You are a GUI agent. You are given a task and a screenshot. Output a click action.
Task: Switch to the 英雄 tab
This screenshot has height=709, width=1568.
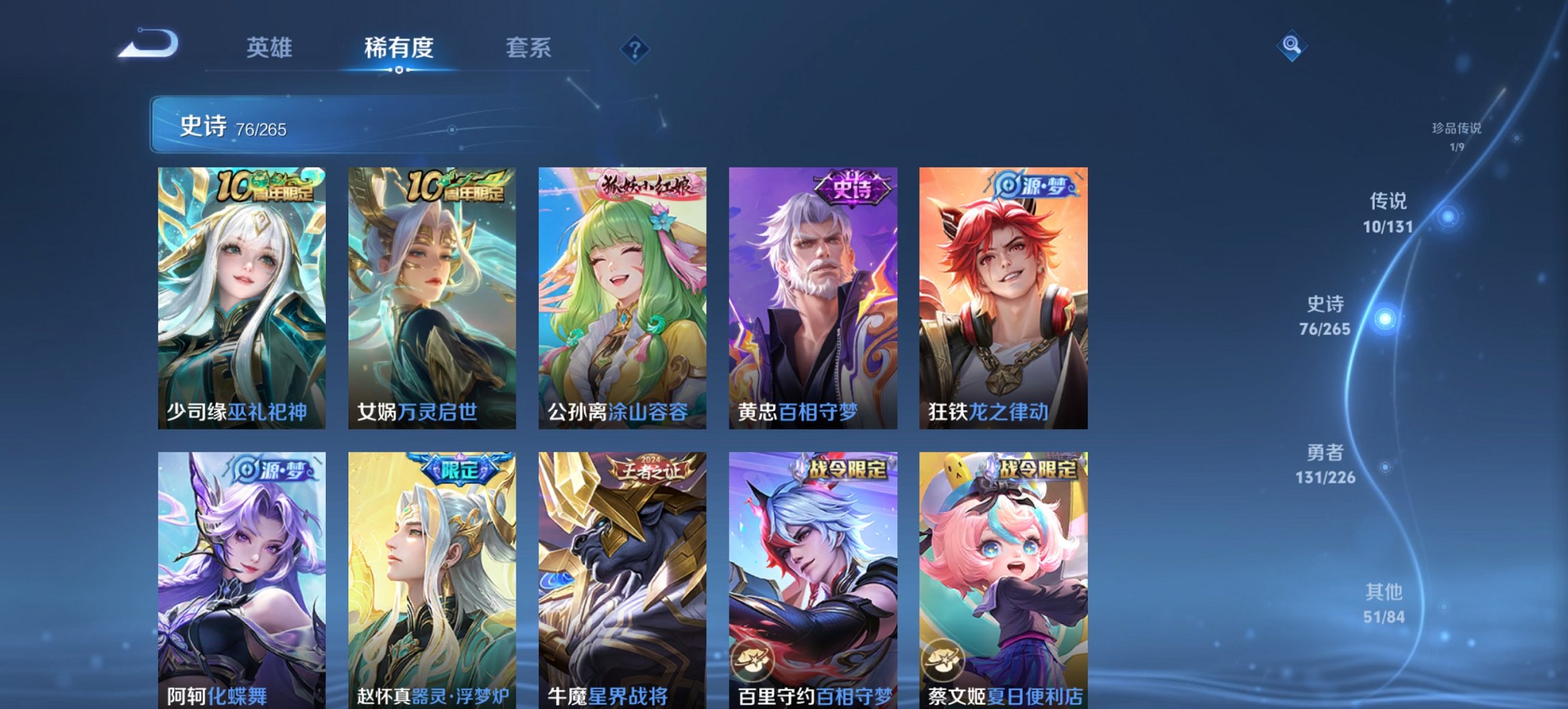(271, 48)
